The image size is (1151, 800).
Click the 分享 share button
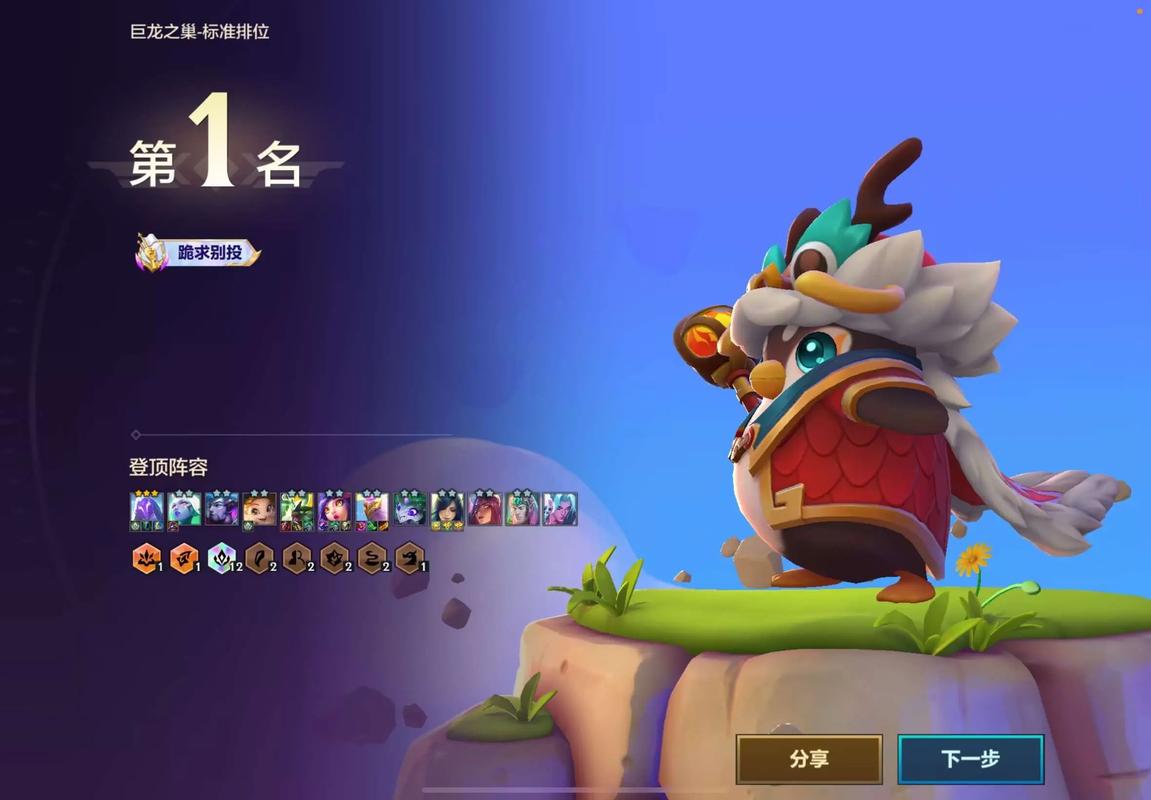tap(809, 760)
